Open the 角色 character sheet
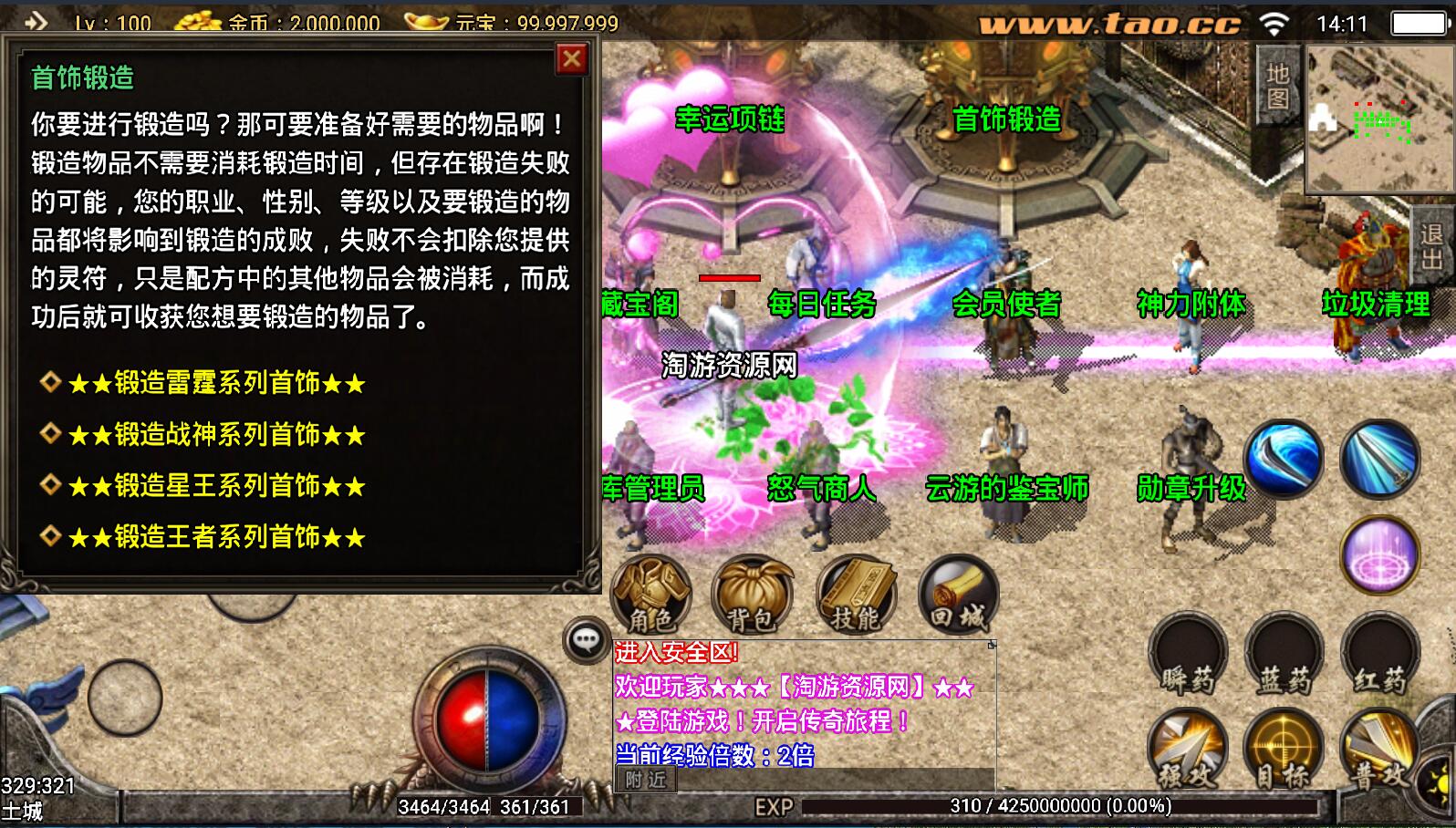 pyautogui.click(x=651, y=595)
